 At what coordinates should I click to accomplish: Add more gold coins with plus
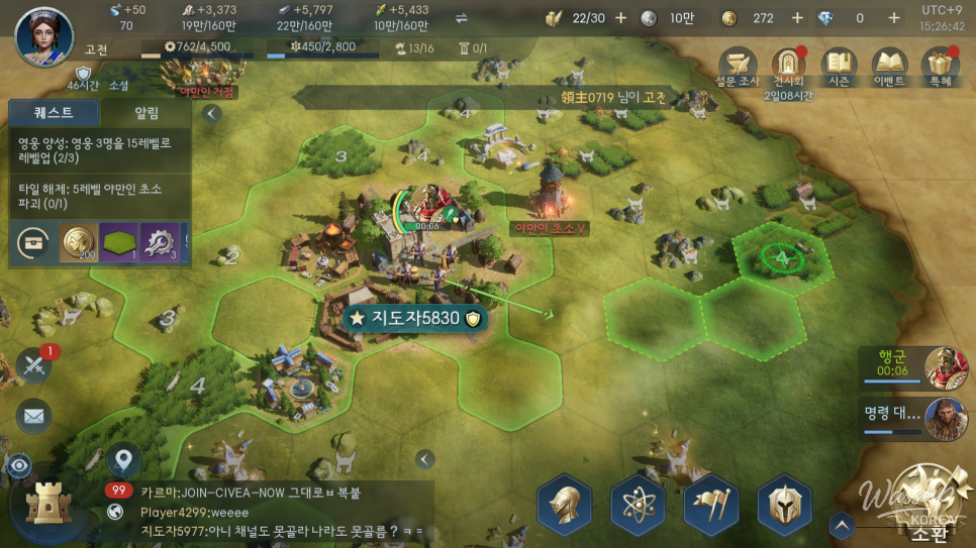[x=797, y=18]
